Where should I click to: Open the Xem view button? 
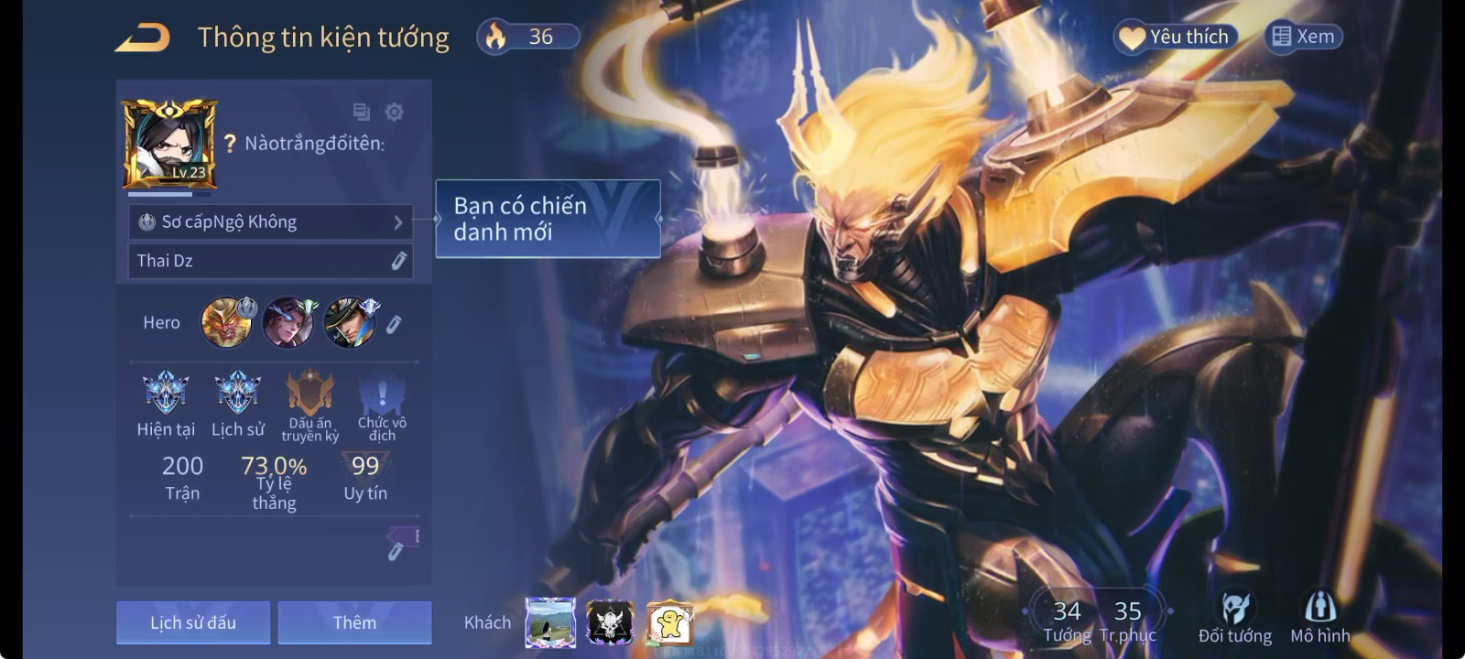point(1303,38)
